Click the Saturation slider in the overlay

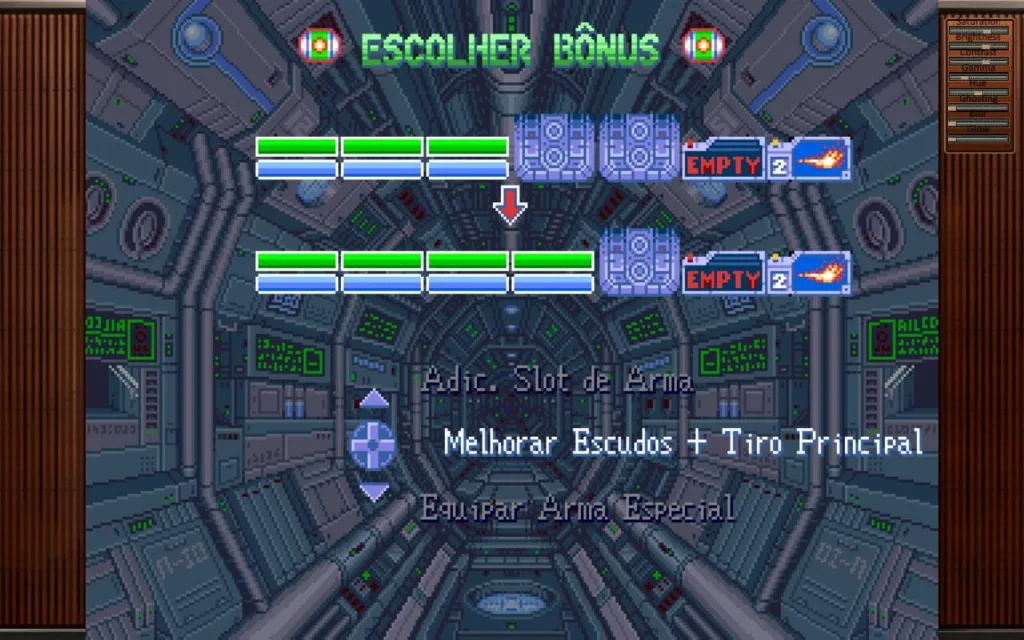(979, 31)
